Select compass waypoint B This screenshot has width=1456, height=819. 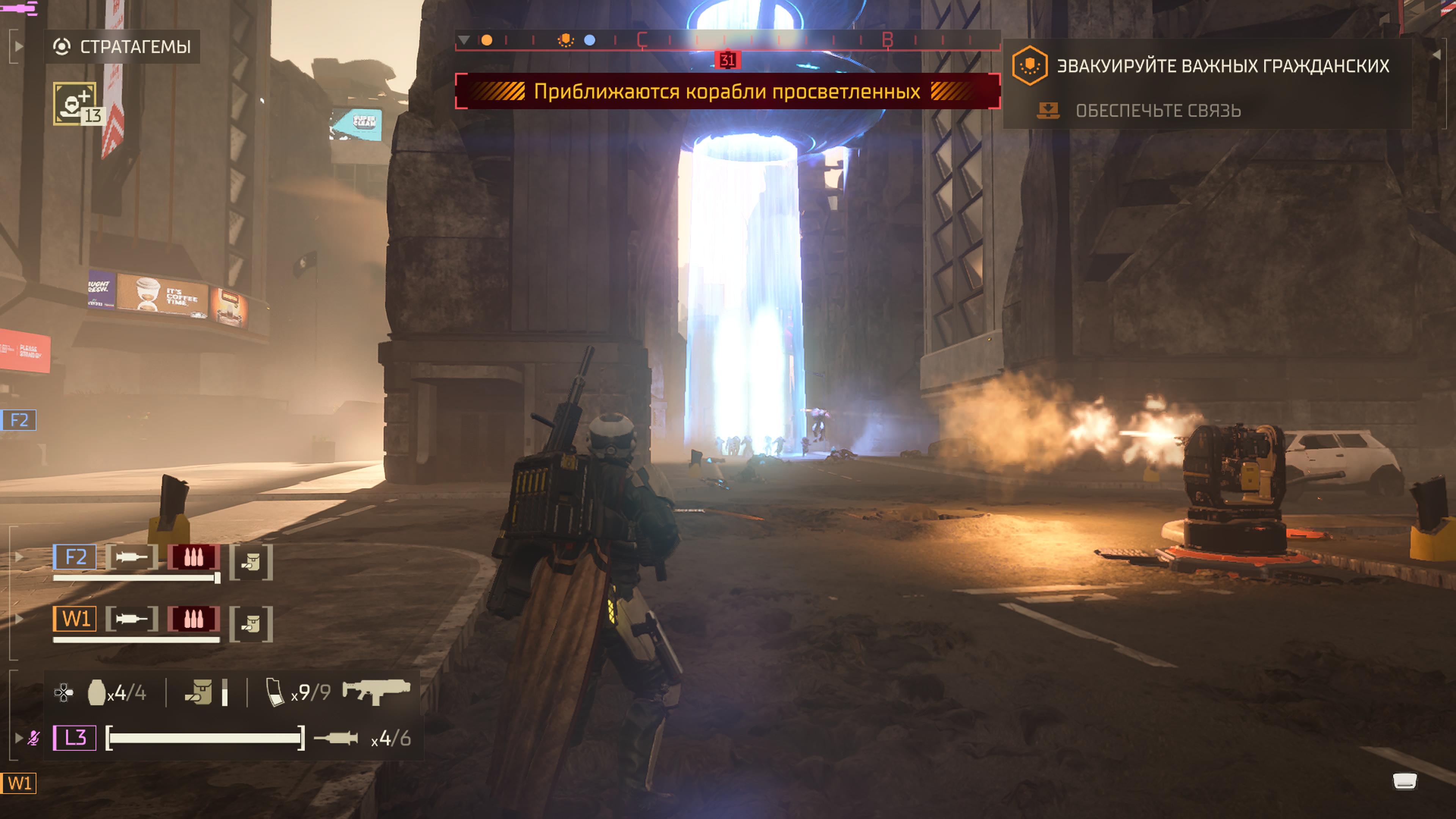[887, 40]
